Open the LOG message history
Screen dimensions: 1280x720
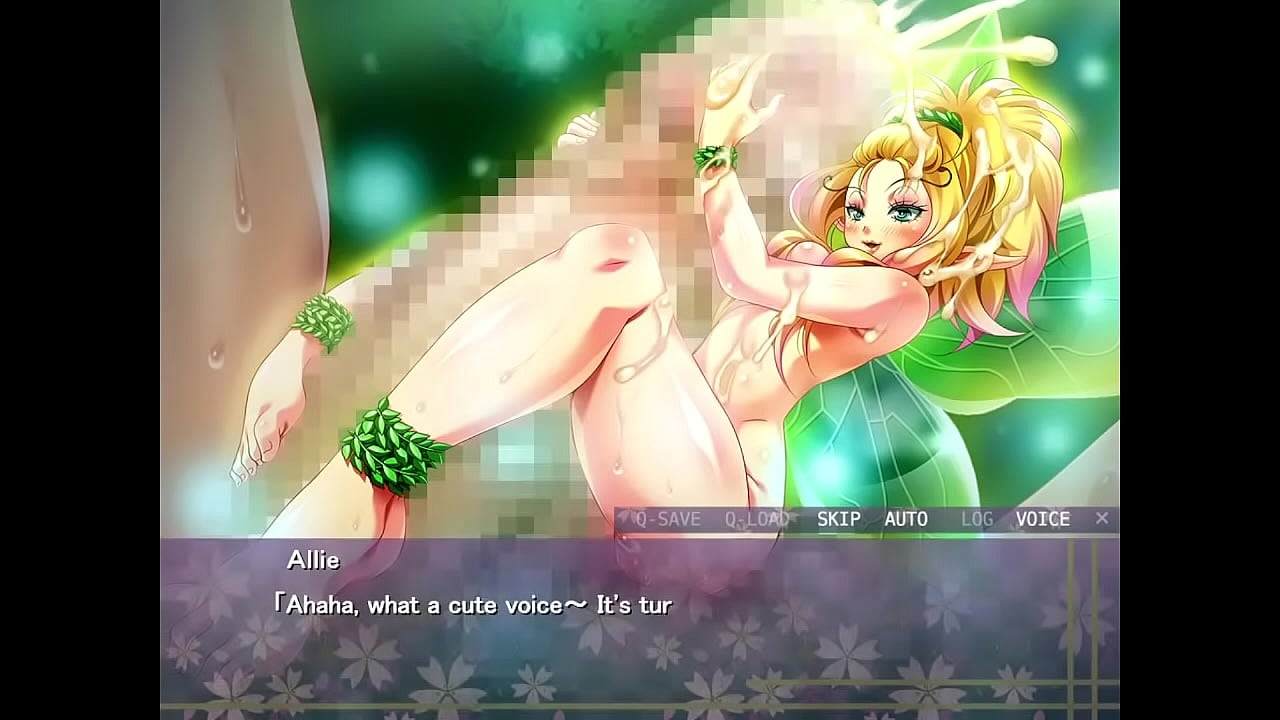pyautogui.click(x=975, y=519)
